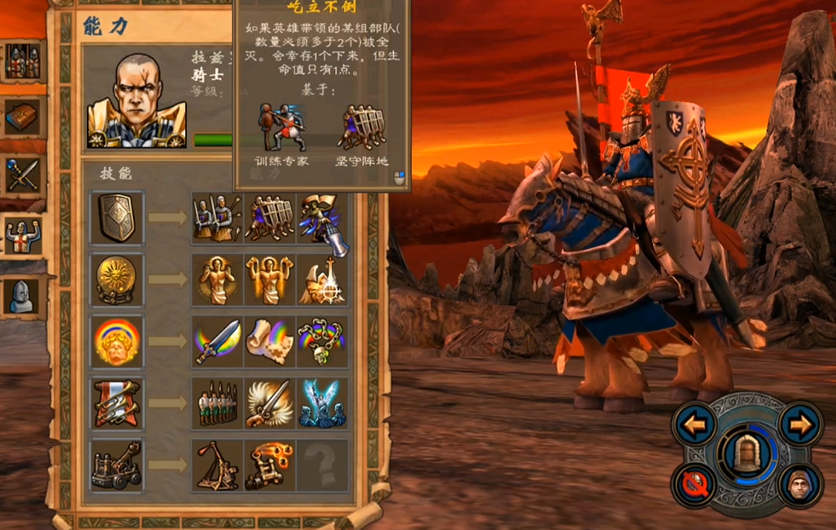836x530 pixels.
Task: Switch to the spellbook tab
Action: 22,118
